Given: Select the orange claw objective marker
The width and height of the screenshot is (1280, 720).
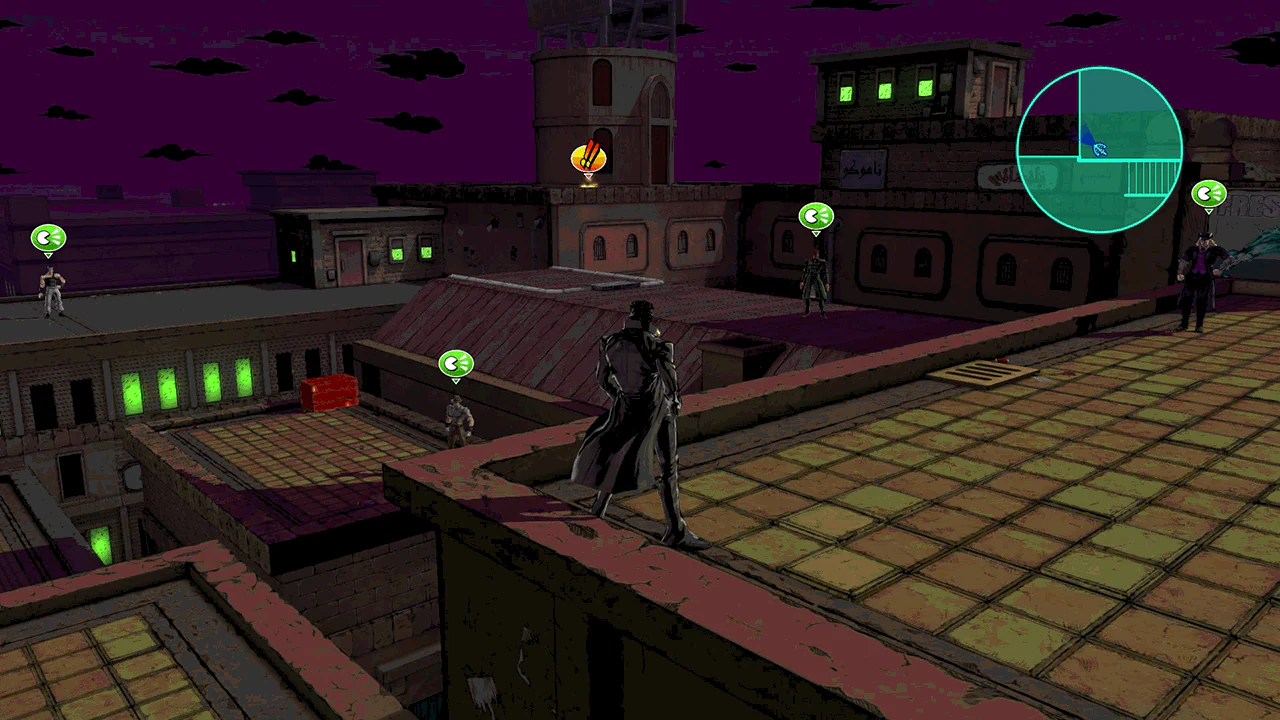Looking at the screenshot, I should coord(588,157).
